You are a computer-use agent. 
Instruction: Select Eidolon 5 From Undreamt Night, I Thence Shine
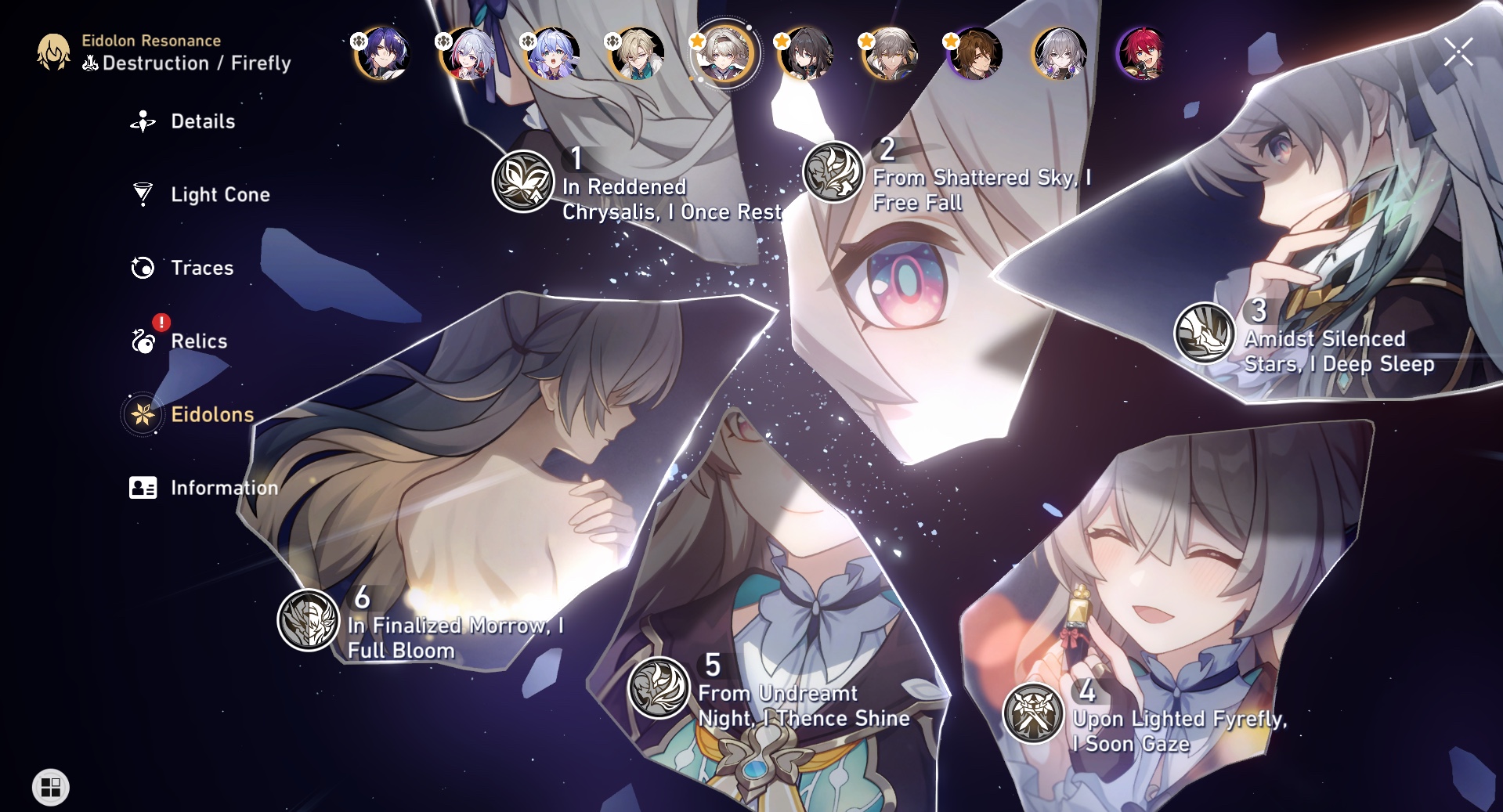659,689
